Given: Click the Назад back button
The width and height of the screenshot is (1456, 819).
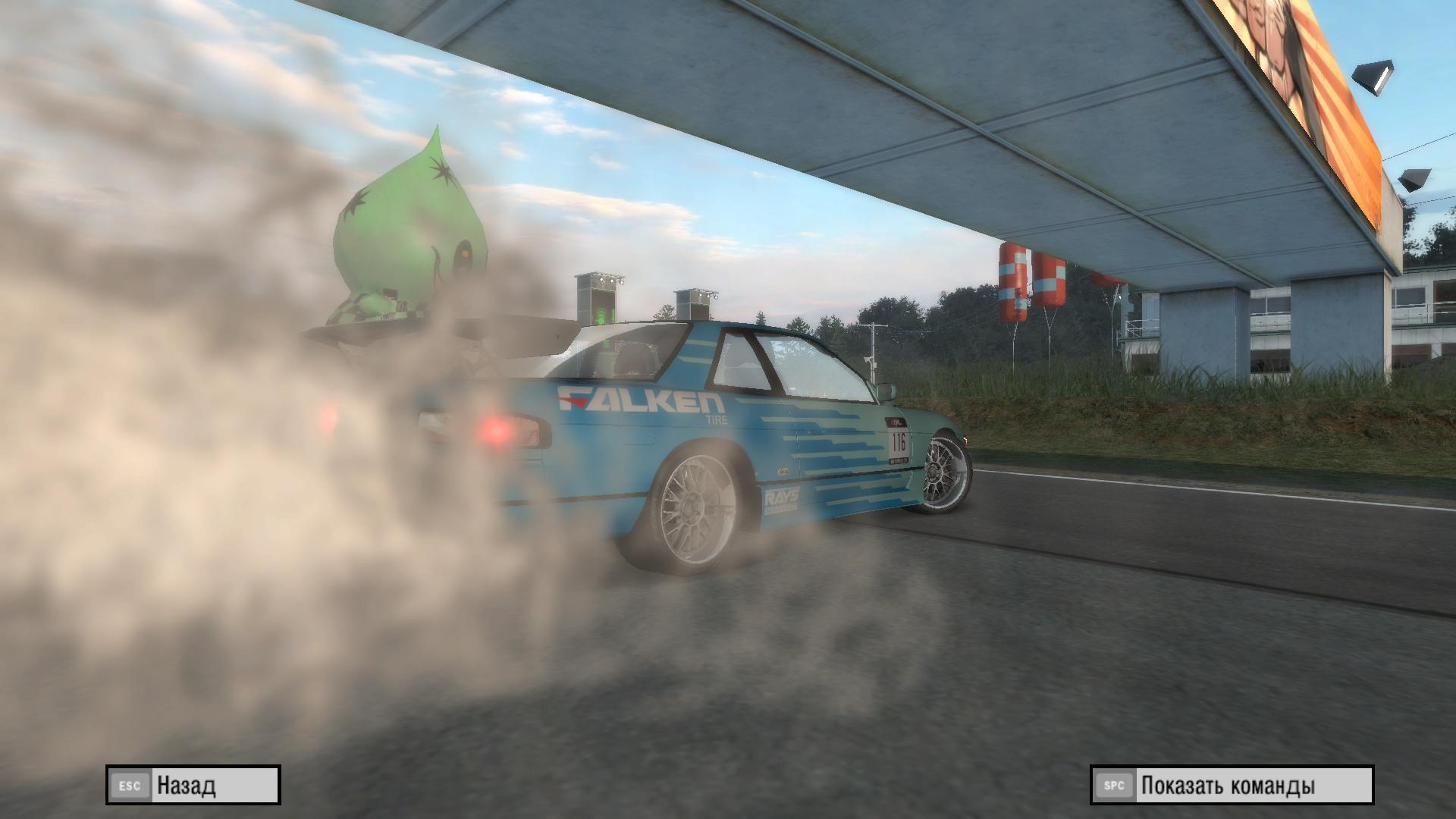Looking at the screenshot, I should (193, 785).
